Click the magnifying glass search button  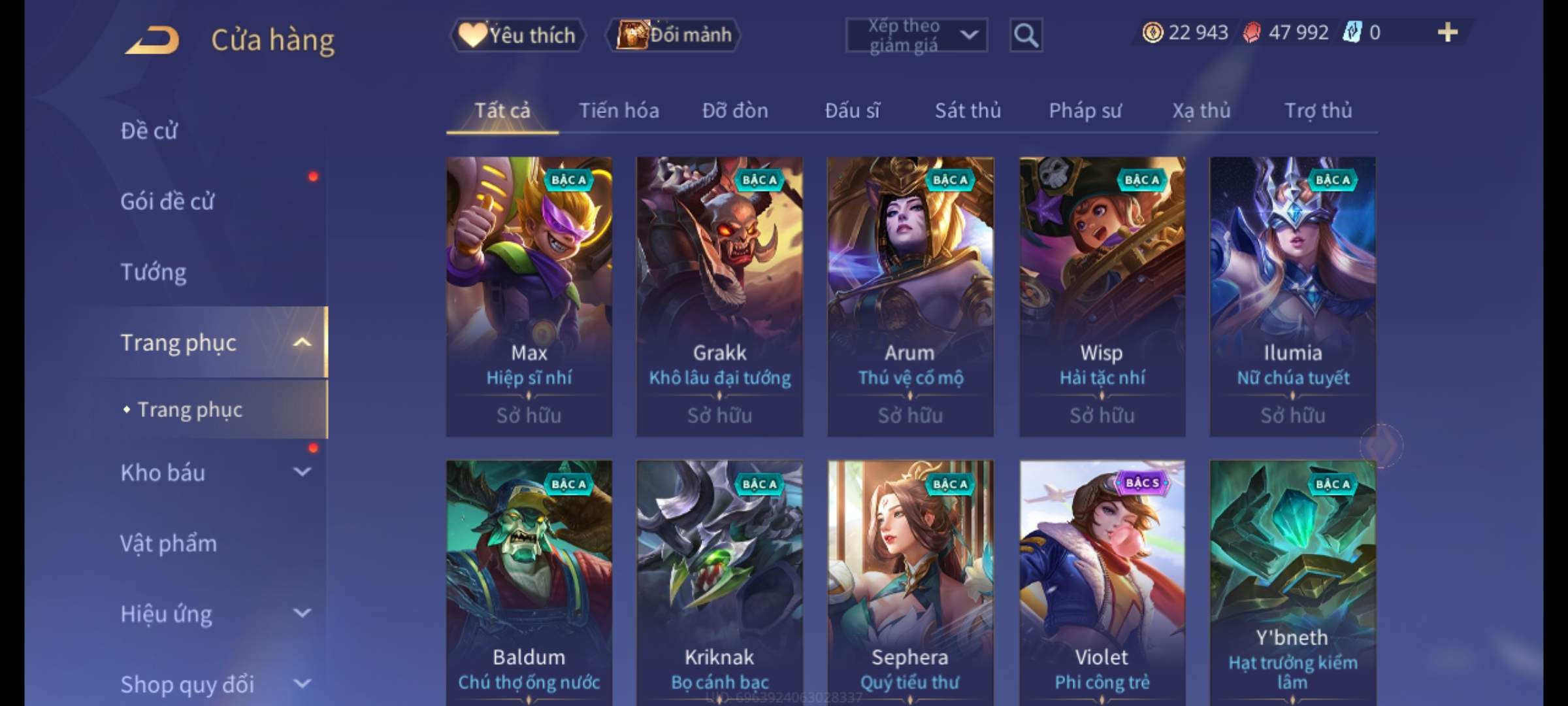(1026, 35)
